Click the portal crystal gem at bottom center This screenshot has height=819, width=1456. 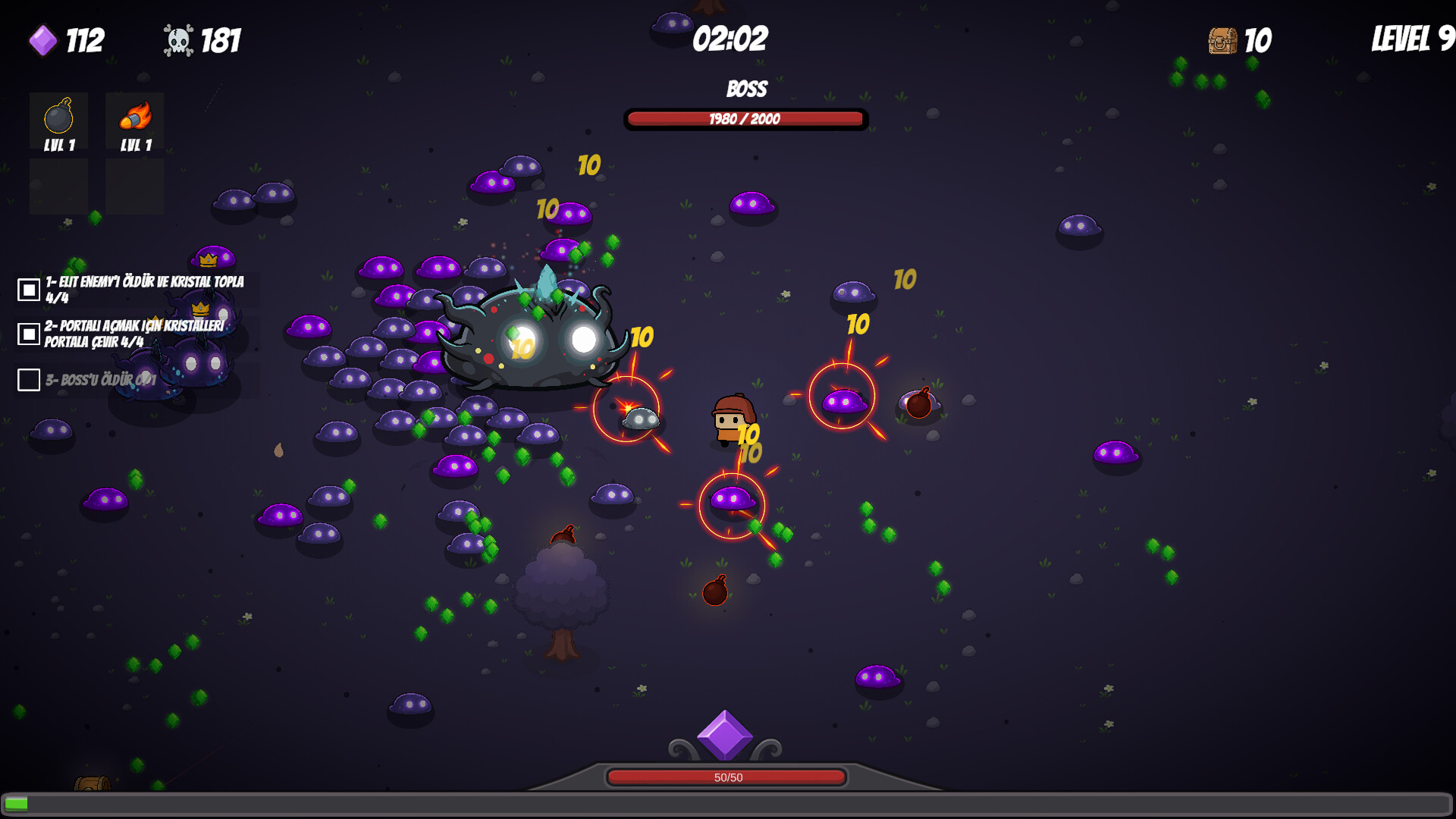point(726,736)
